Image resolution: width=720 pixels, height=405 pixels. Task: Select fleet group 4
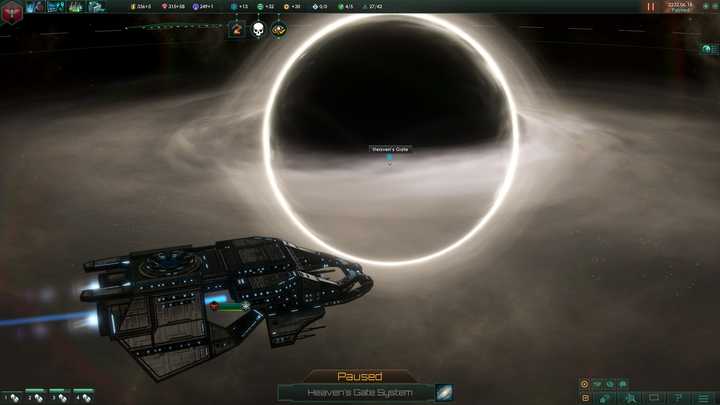83,397
